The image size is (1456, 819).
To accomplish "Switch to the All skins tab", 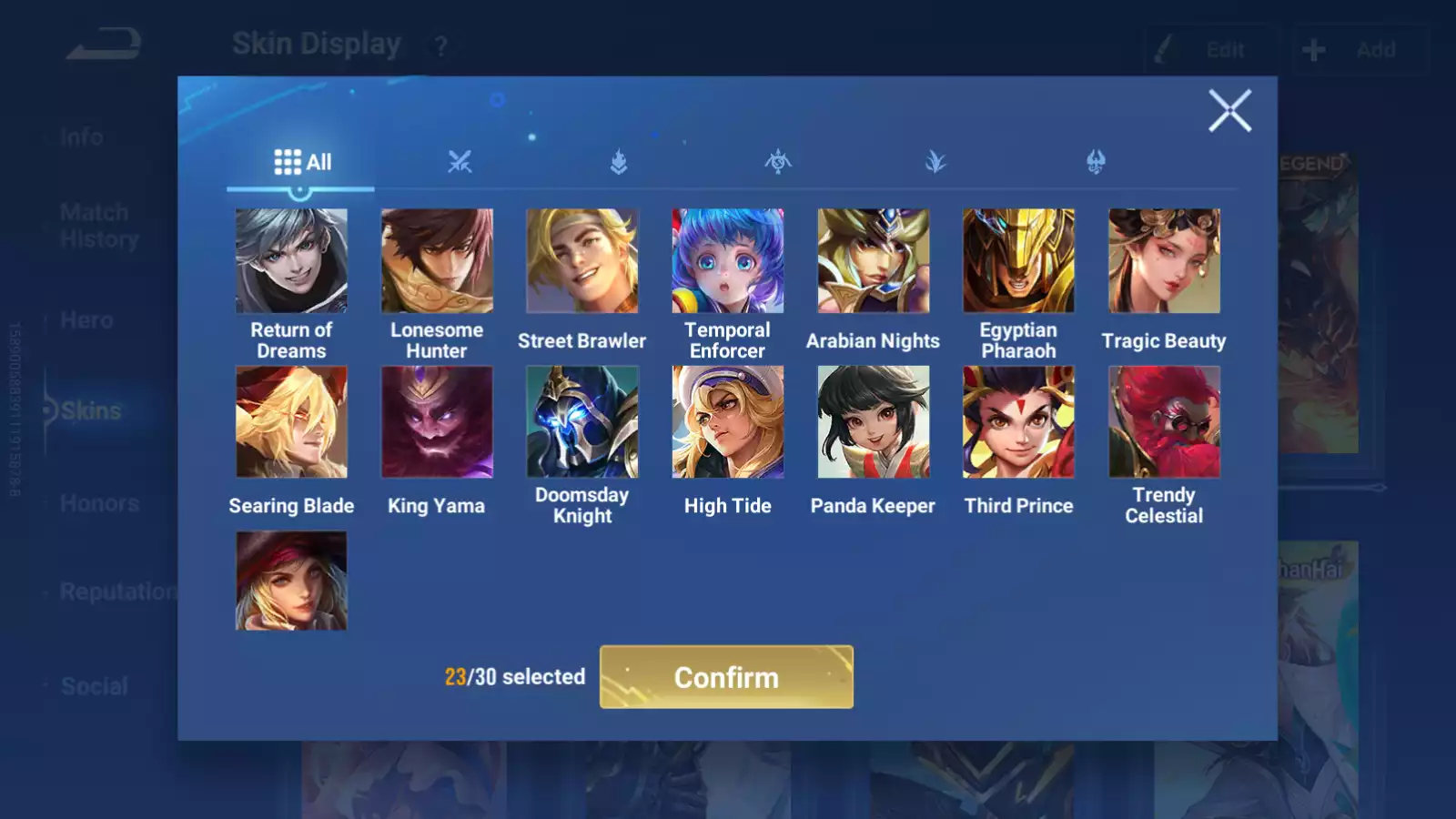I will (302, 163).
